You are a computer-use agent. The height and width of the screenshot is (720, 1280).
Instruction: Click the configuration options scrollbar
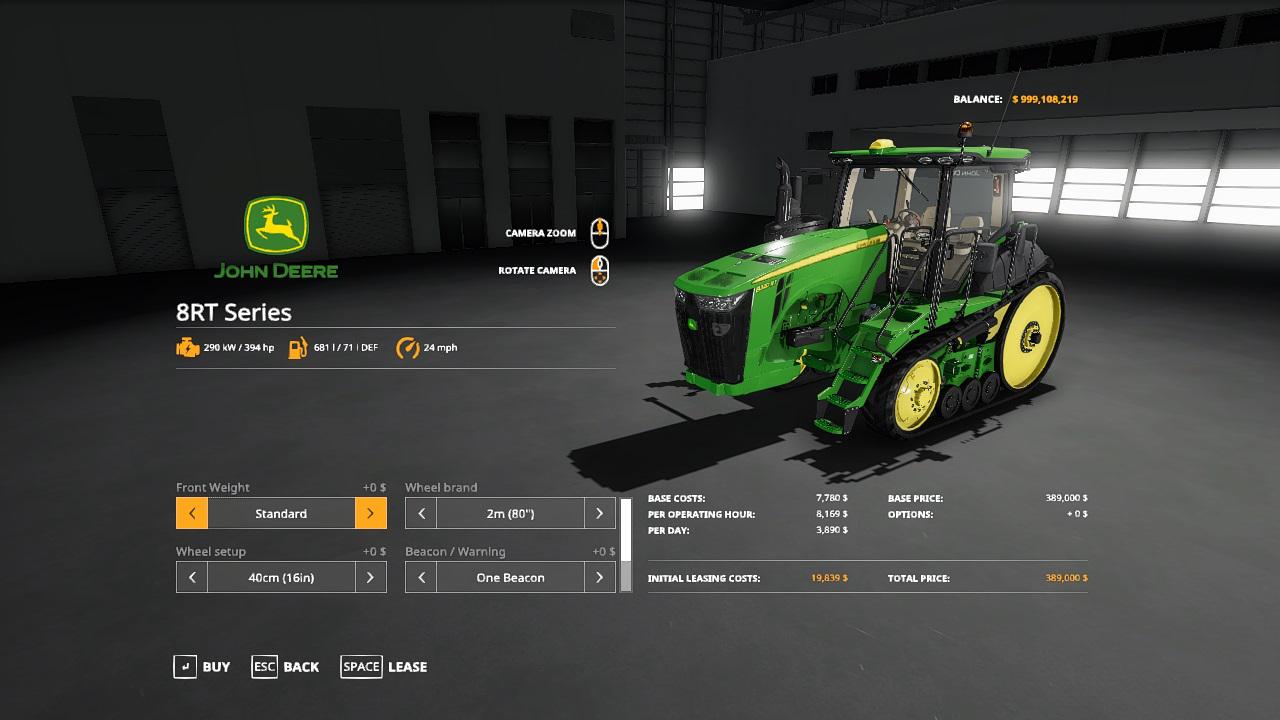(x=626, y=545)
